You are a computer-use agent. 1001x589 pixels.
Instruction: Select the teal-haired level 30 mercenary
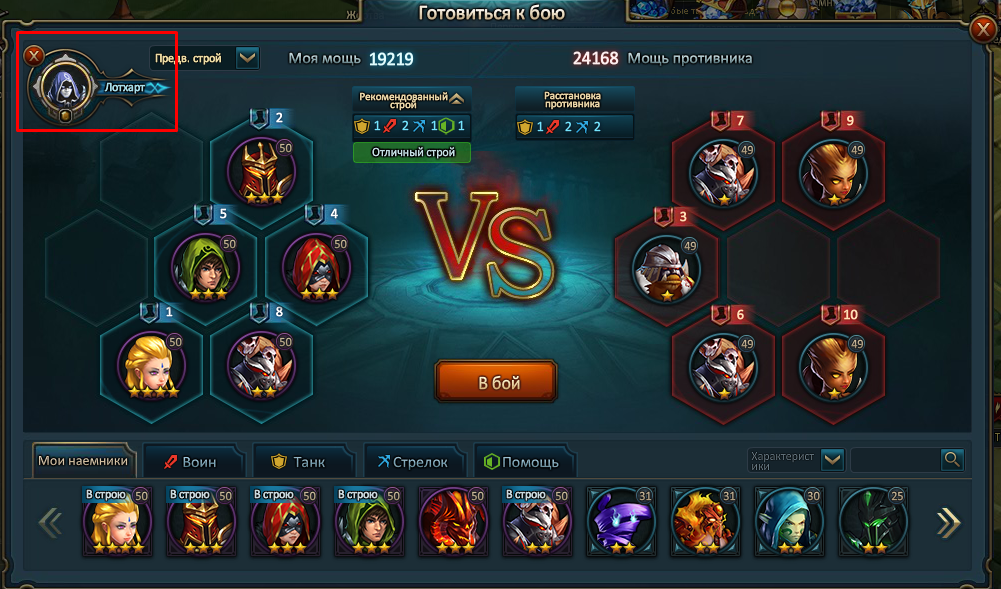[788, 521]
